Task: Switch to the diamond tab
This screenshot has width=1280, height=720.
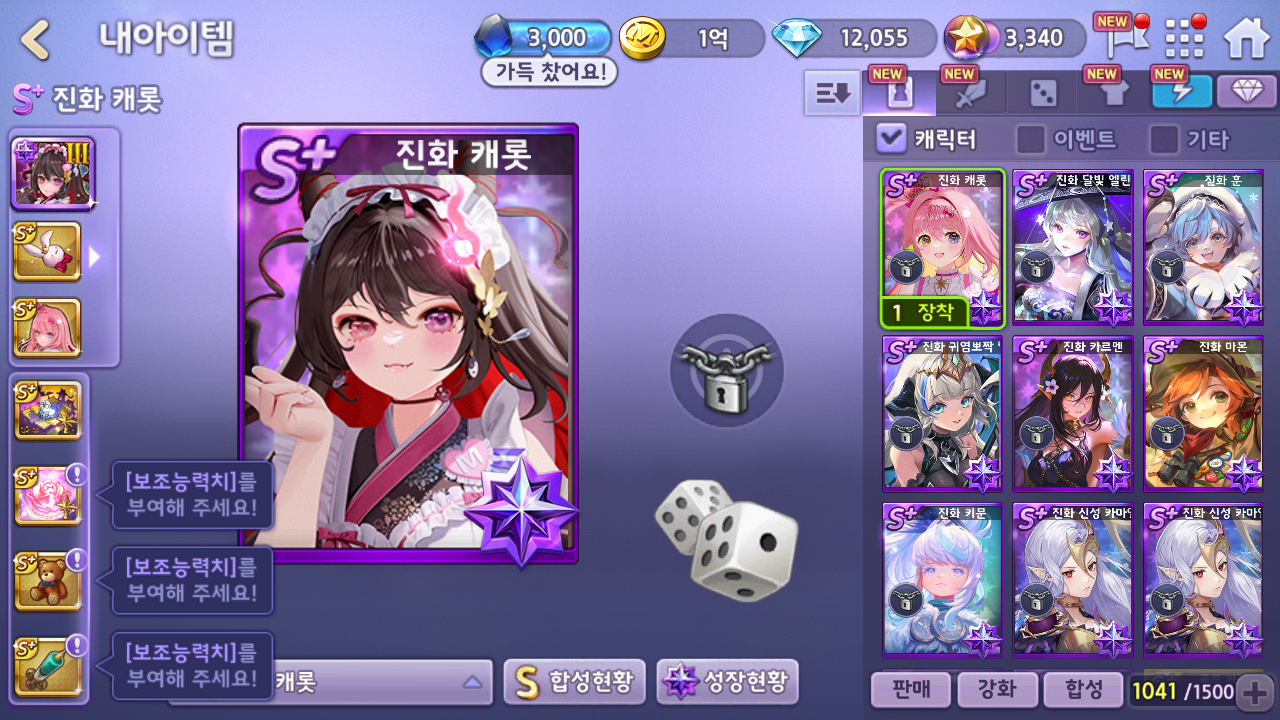Action: tap(1246, 92)
